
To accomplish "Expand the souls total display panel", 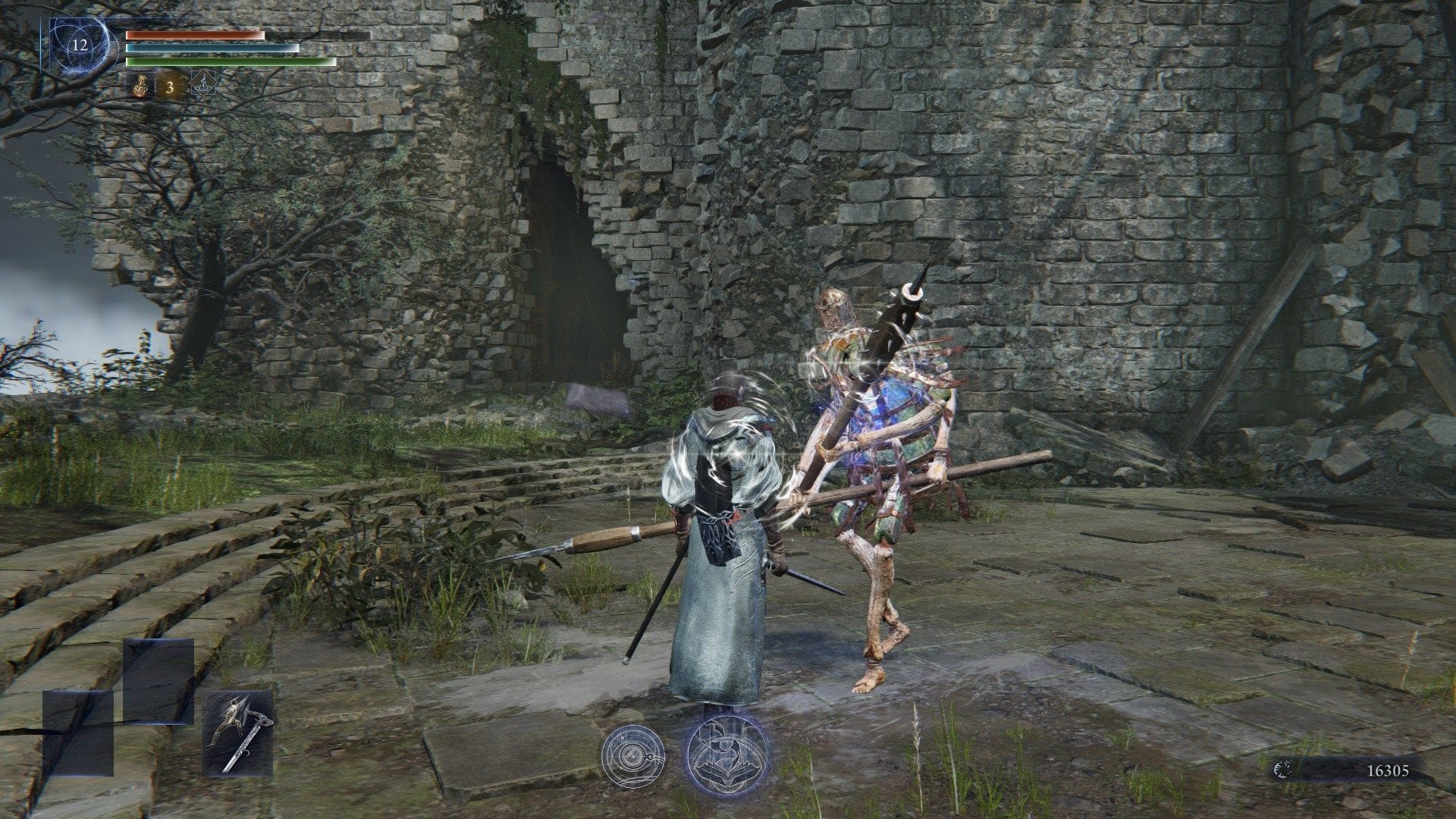I will (x=1357, y=767).
